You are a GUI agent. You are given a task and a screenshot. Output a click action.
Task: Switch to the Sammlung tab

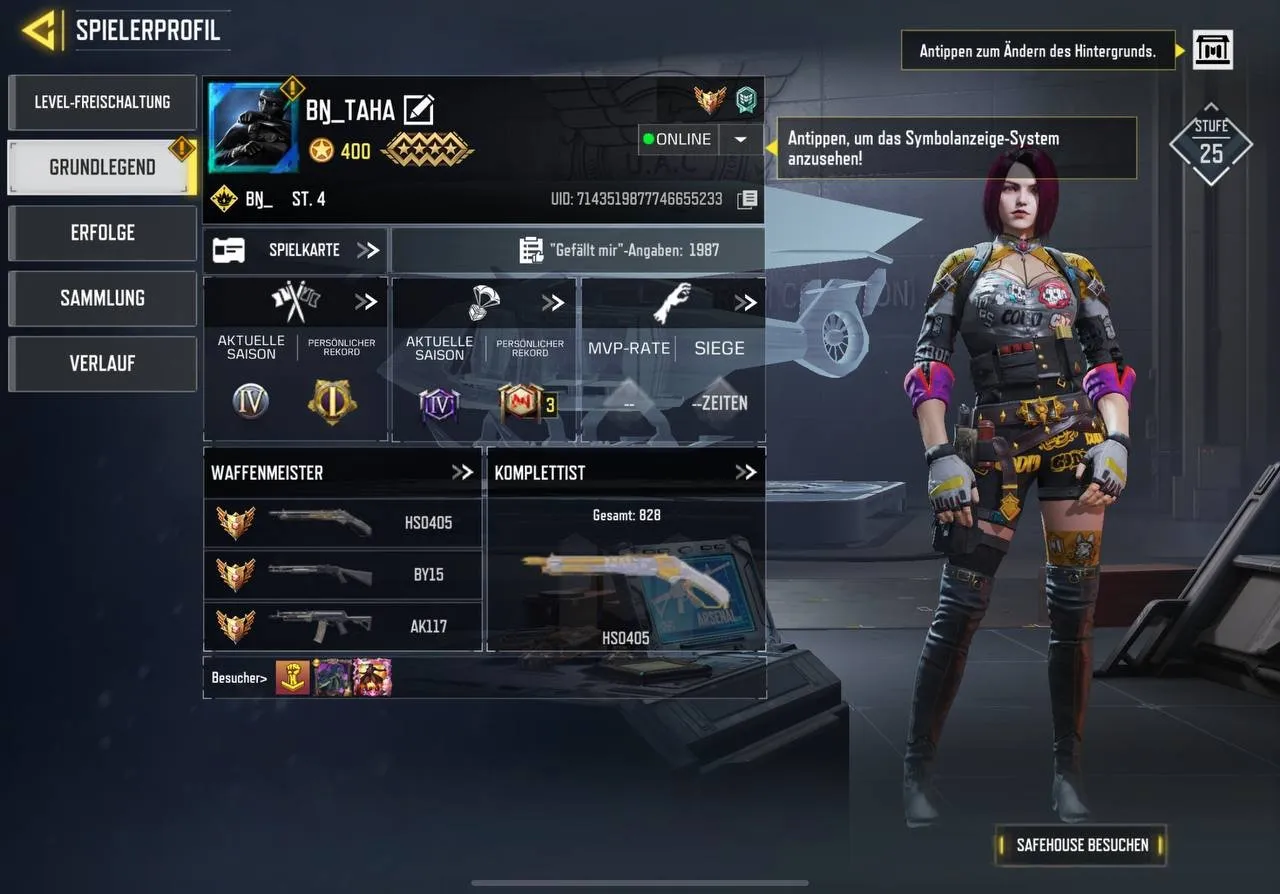(x=101, y=298)
